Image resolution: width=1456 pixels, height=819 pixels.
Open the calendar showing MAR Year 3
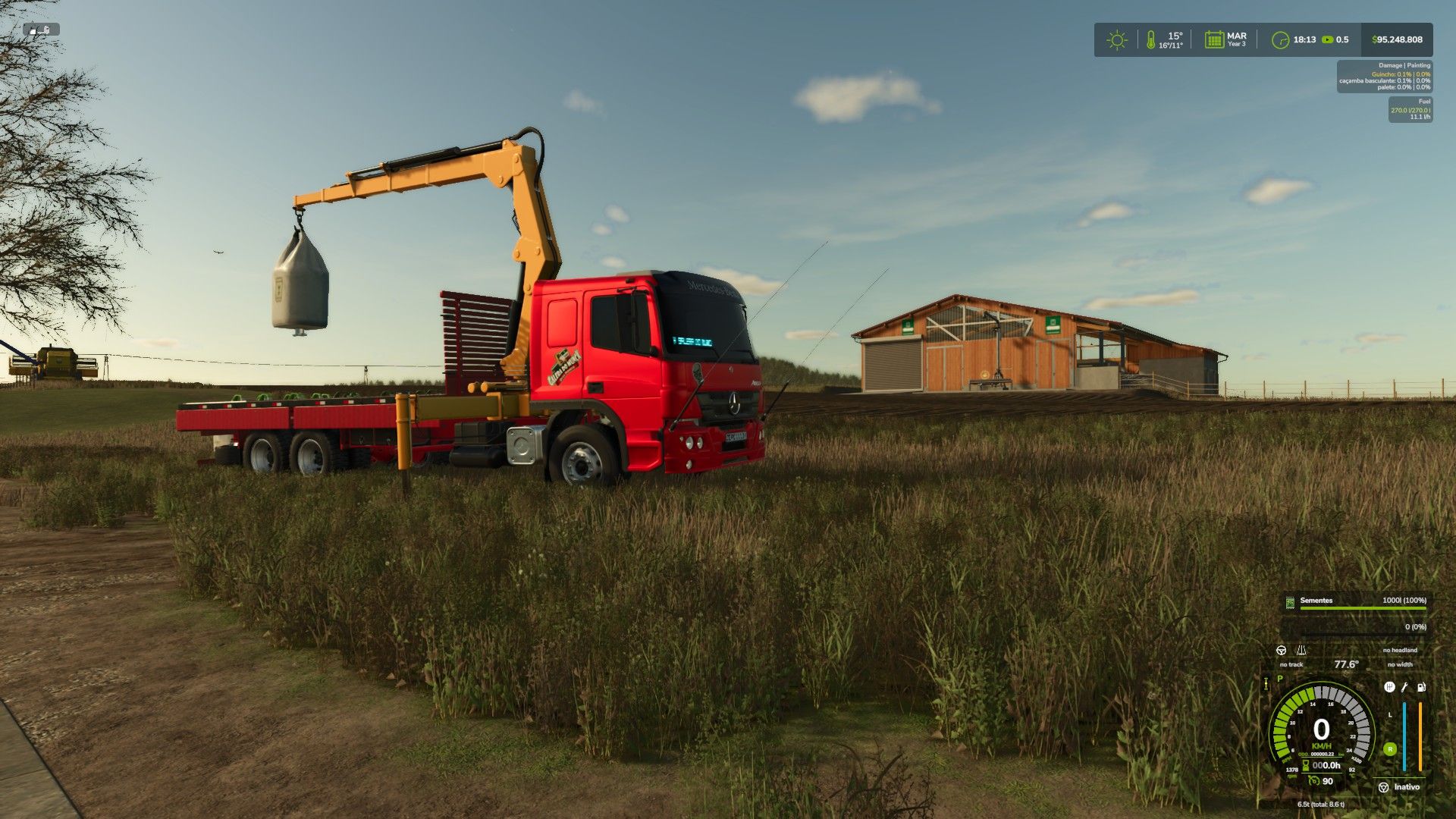1214,40
